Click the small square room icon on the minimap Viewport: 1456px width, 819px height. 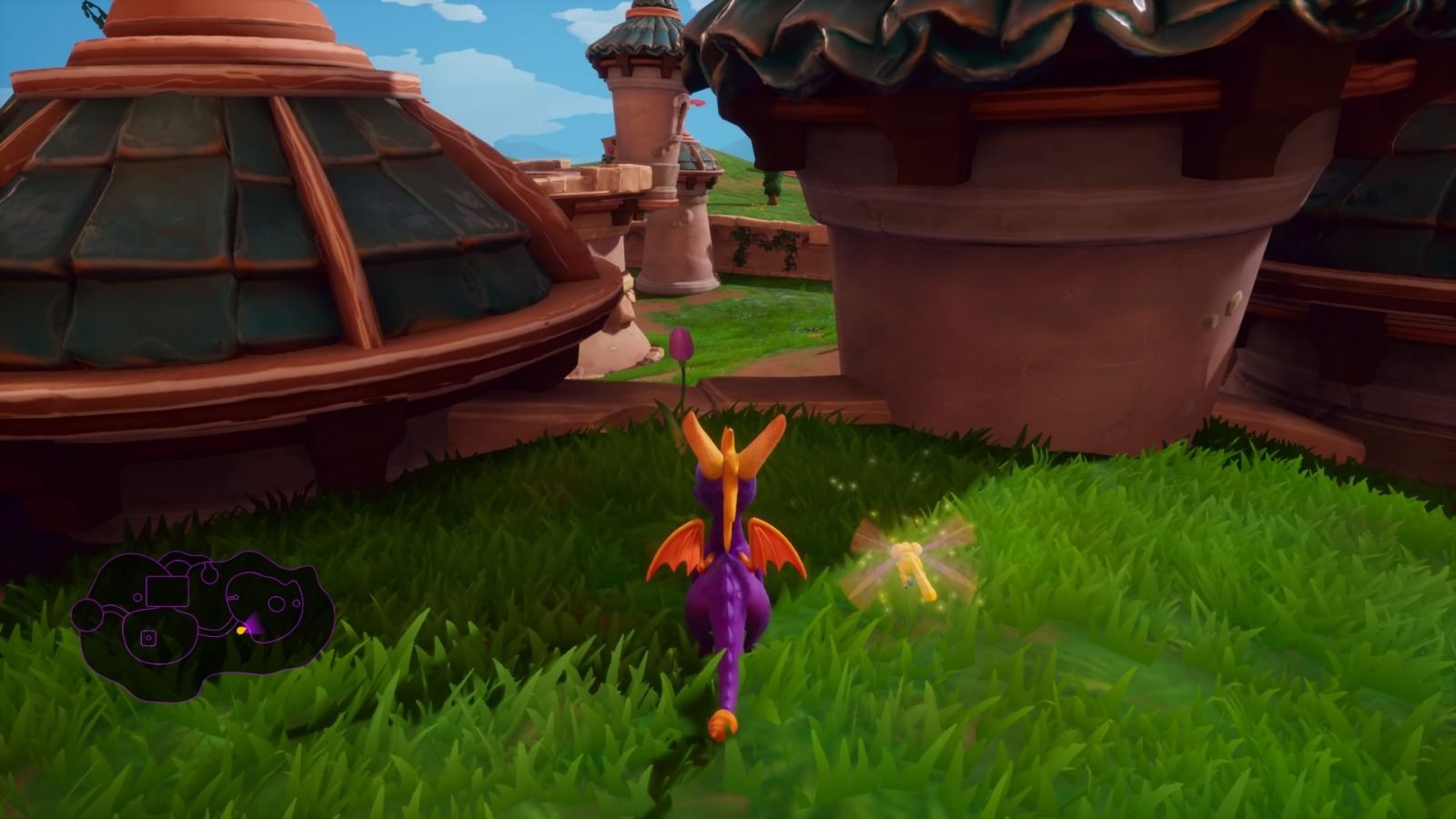coord(148,637)
